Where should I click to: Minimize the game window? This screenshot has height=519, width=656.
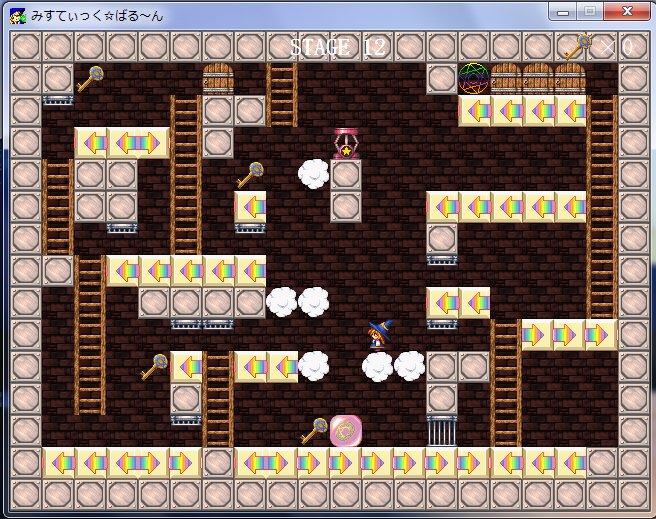(x=564, y=13)
